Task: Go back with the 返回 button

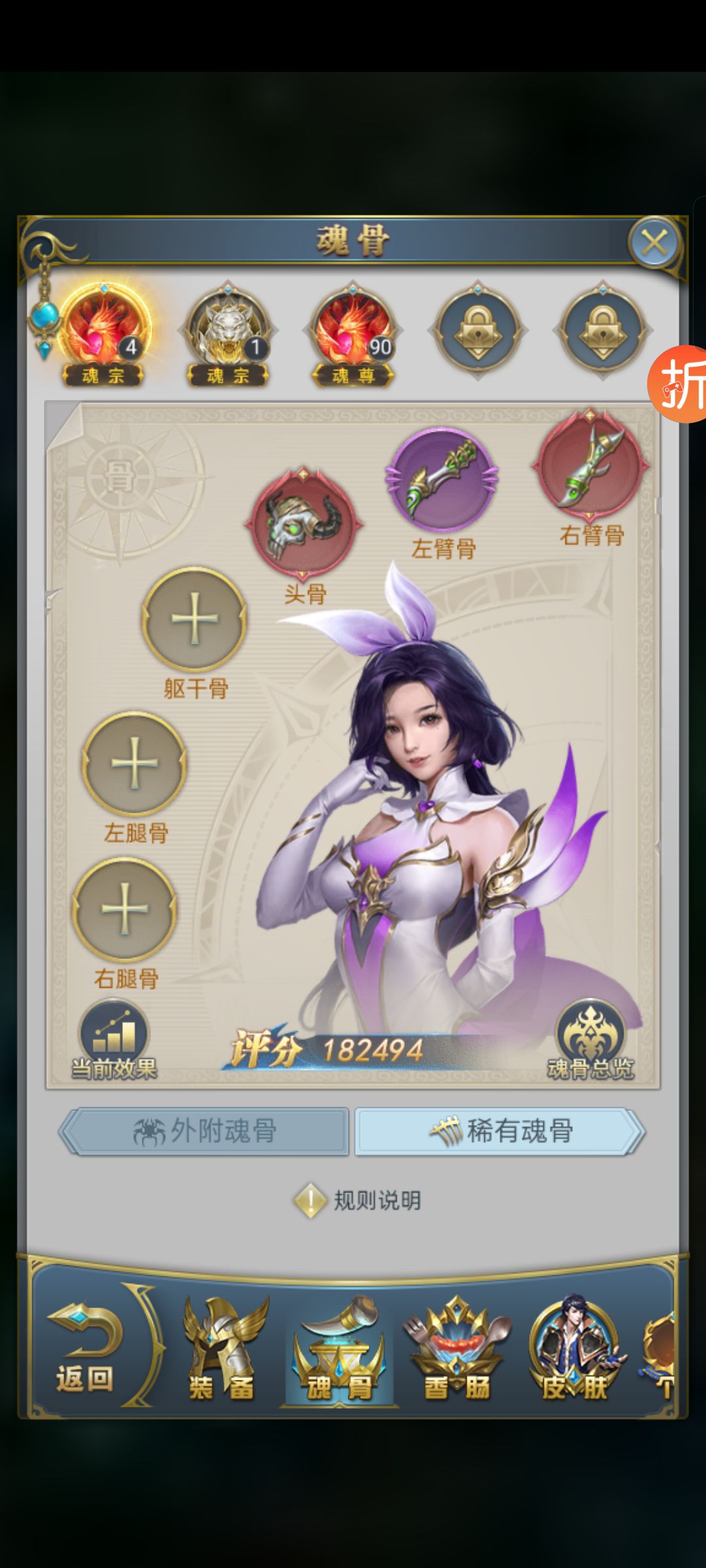Action: click(x=85, y=1348)
